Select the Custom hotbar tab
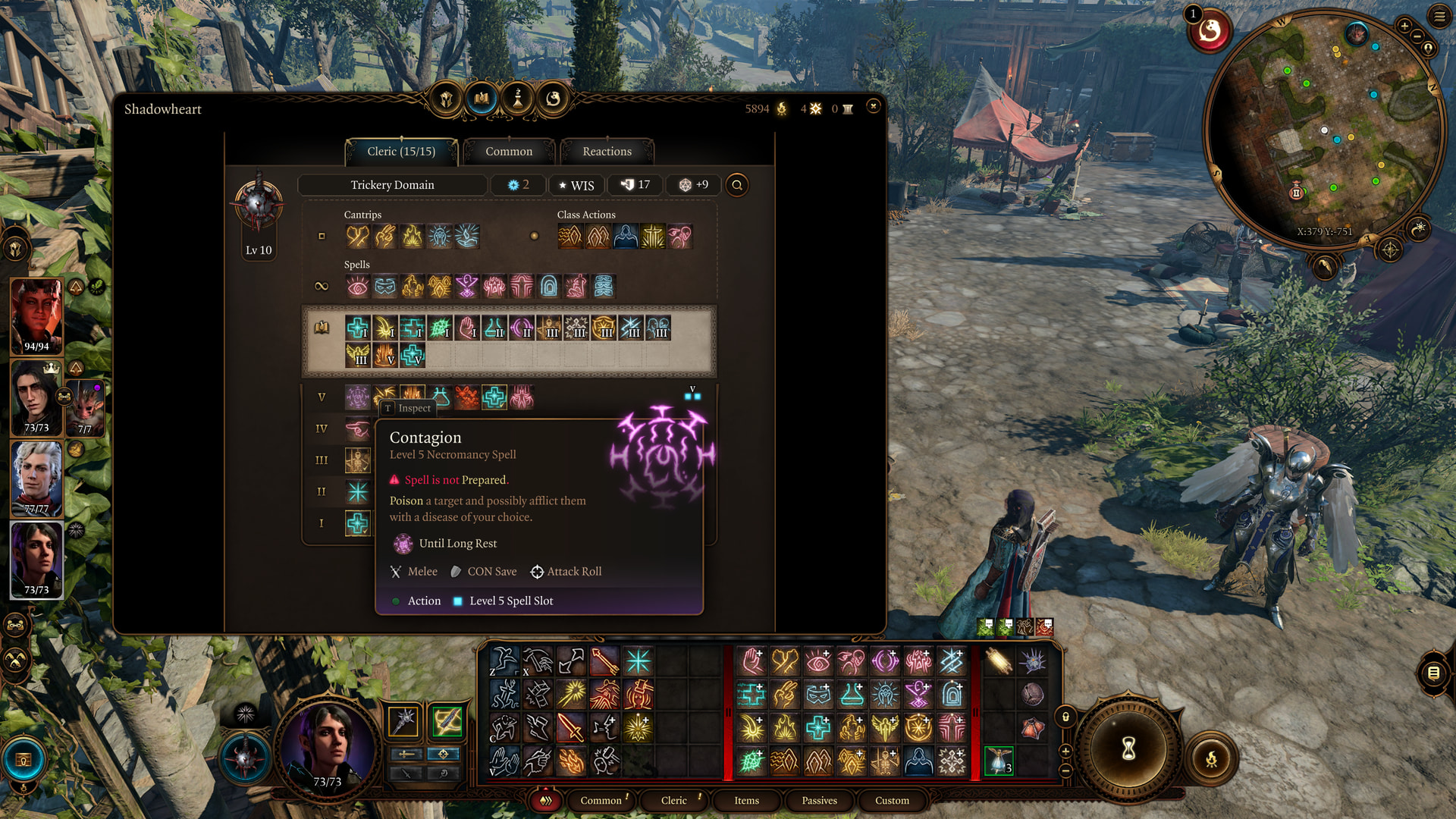 click(892, 800)
